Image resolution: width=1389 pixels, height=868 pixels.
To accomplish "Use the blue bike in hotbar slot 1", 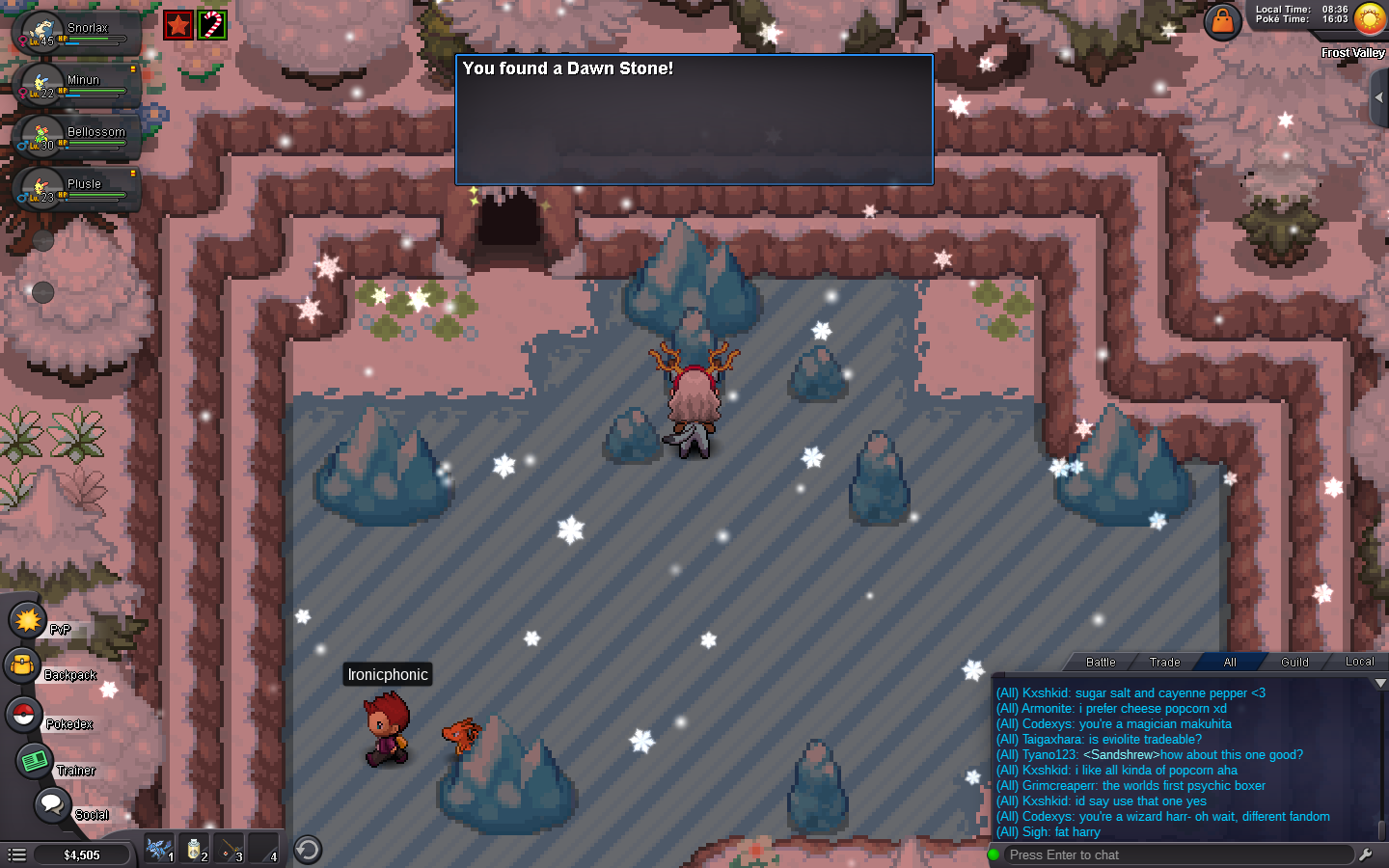I will pos(159,849).
